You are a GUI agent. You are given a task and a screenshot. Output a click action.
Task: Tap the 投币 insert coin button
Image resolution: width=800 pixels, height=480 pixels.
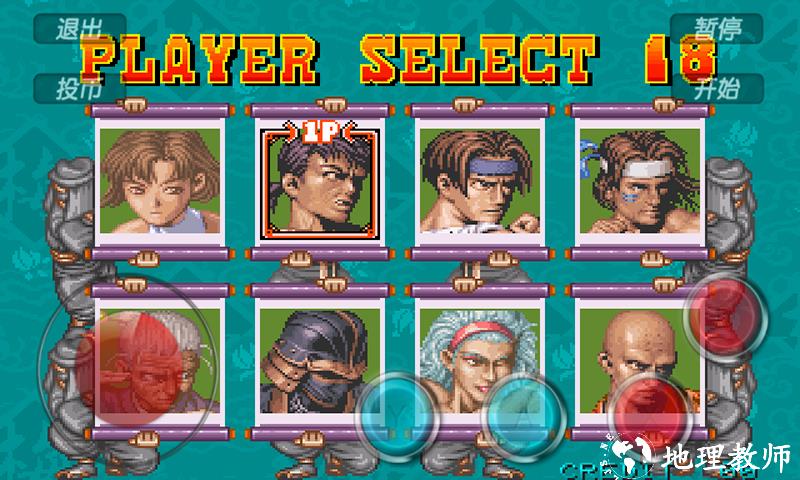80,88
